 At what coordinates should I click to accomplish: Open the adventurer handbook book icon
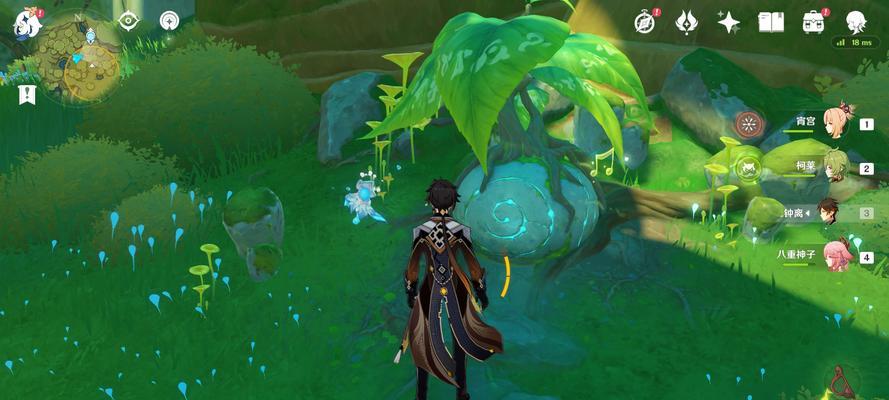click(x=771, y=22)
